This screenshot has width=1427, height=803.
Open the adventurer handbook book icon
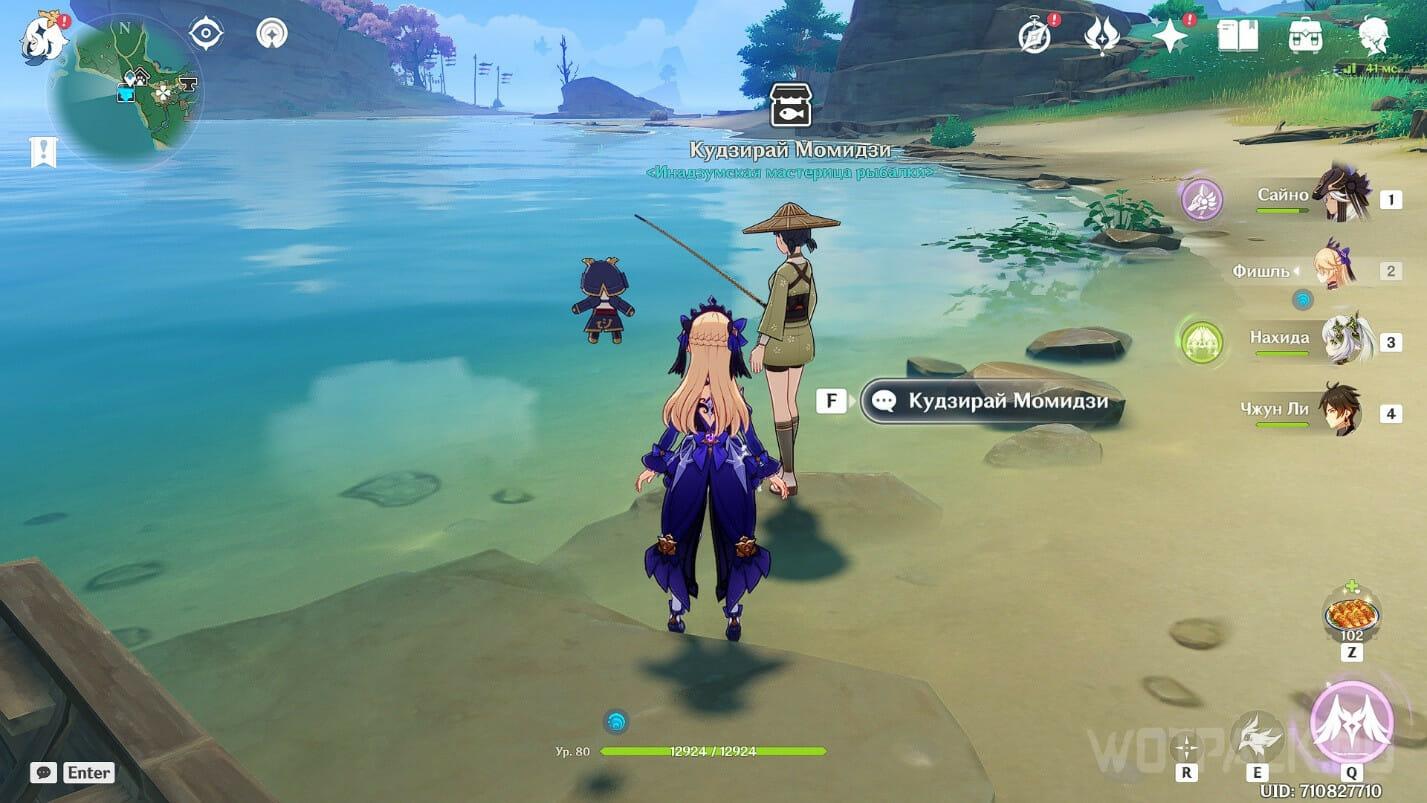[x=1237, y=35]
